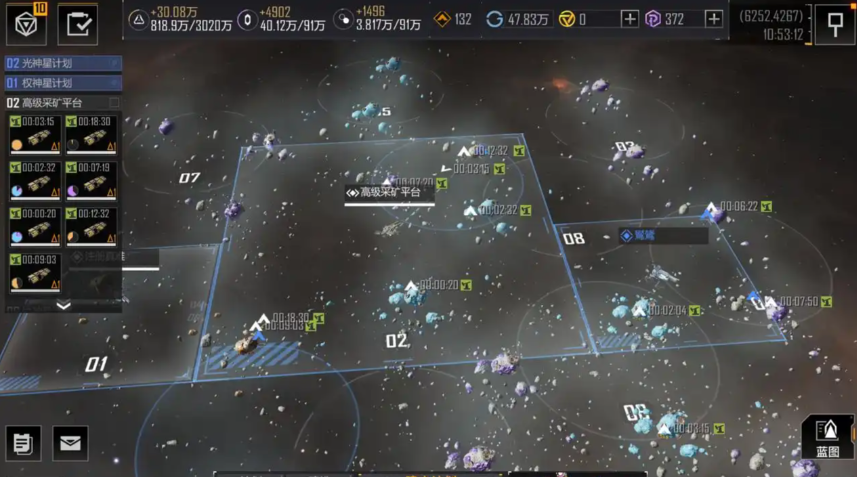Pick the mining ship card timed 00:00:20

(x=36, y=227)
